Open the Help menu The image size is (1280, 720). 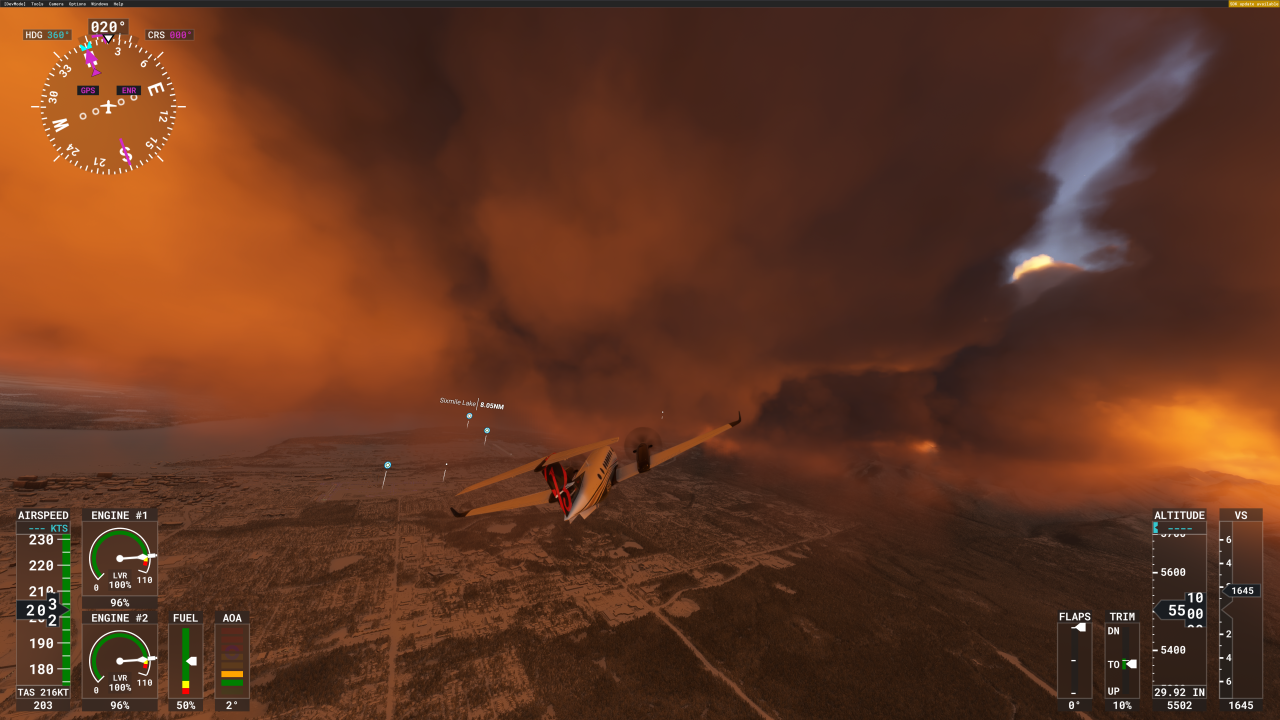[118, 4]
